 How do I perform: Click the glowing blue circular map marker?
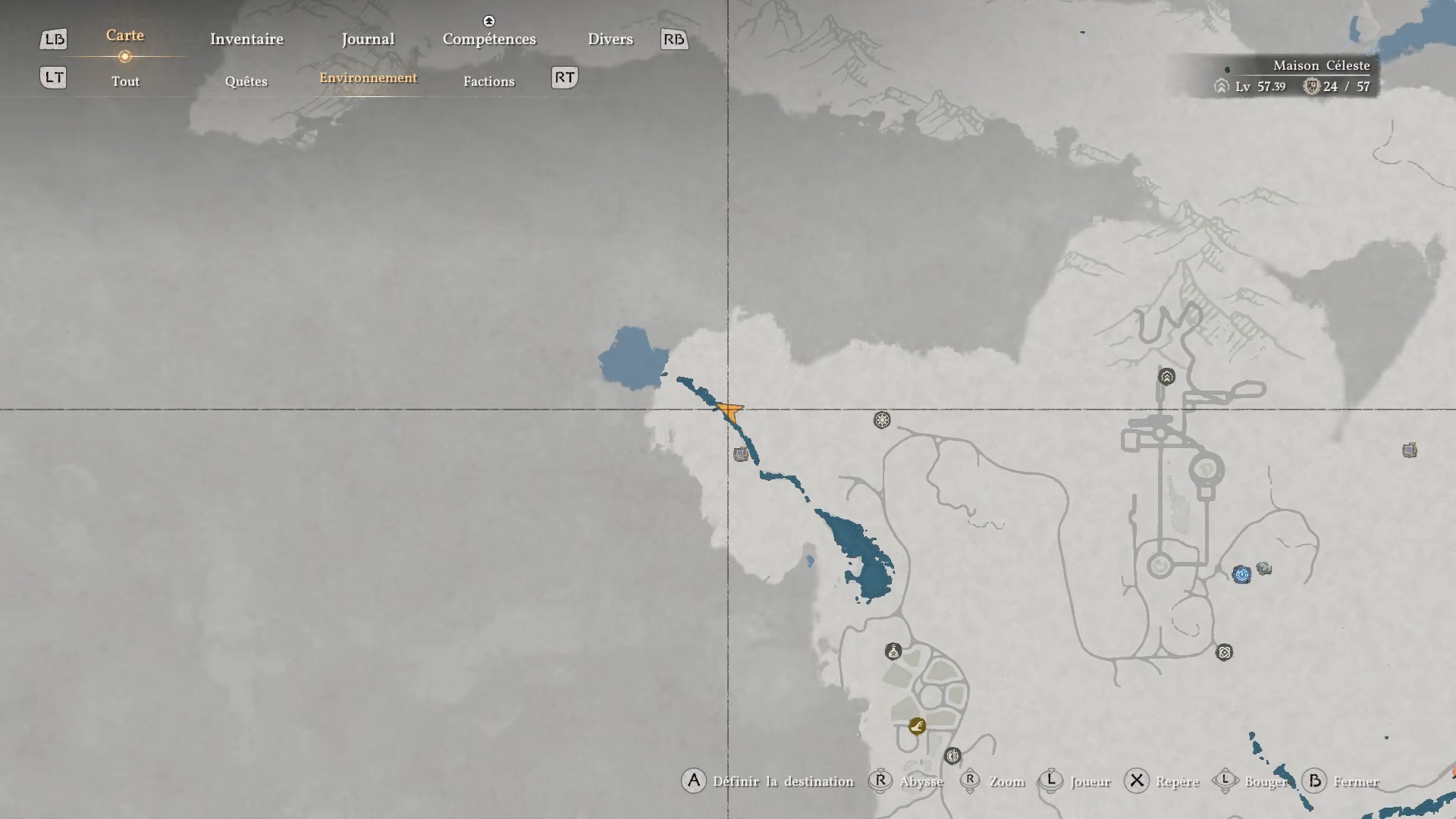point(1241,574)
